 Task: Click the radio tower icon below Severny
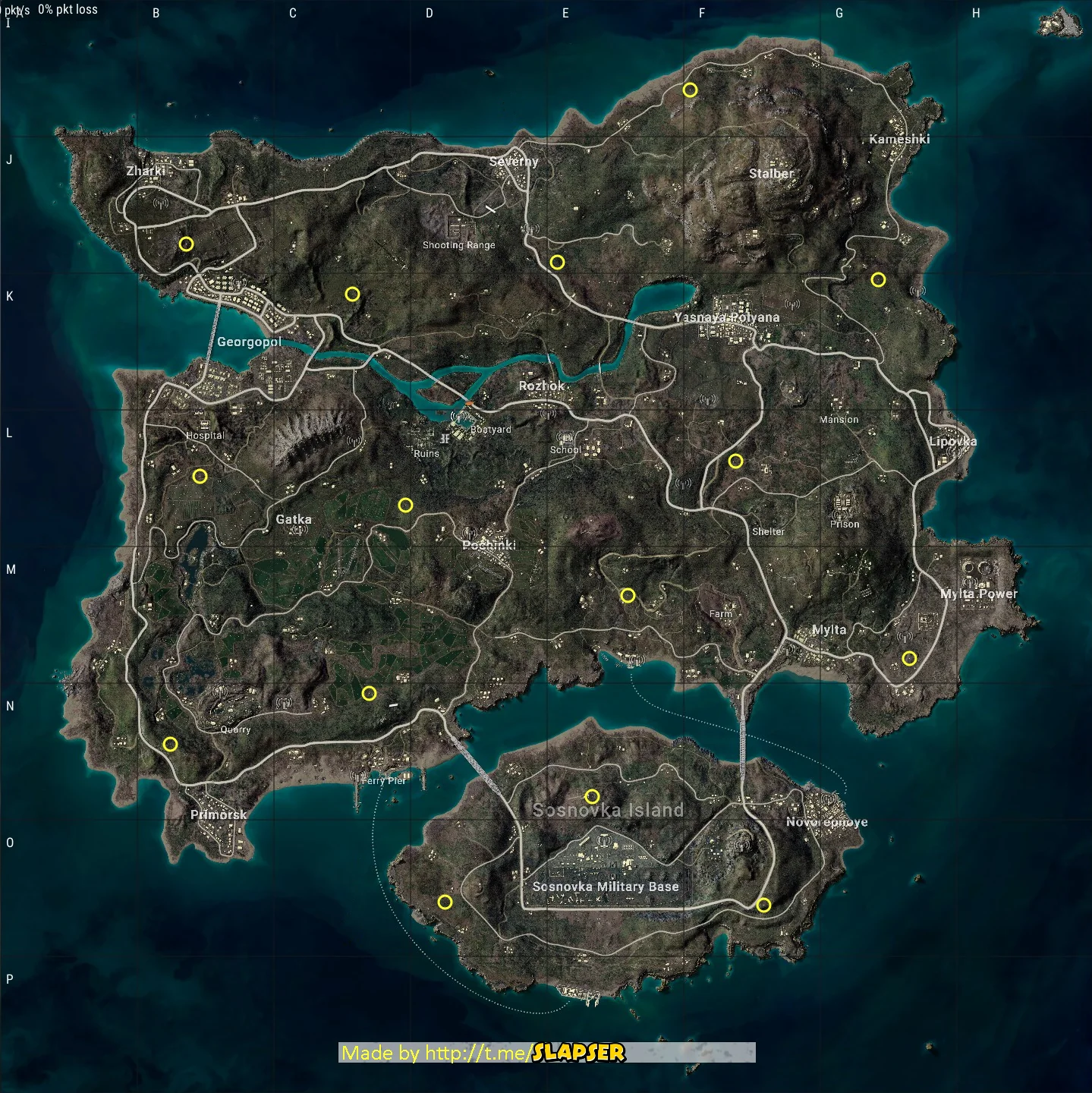pyautogui.click(x=530, y=229)
